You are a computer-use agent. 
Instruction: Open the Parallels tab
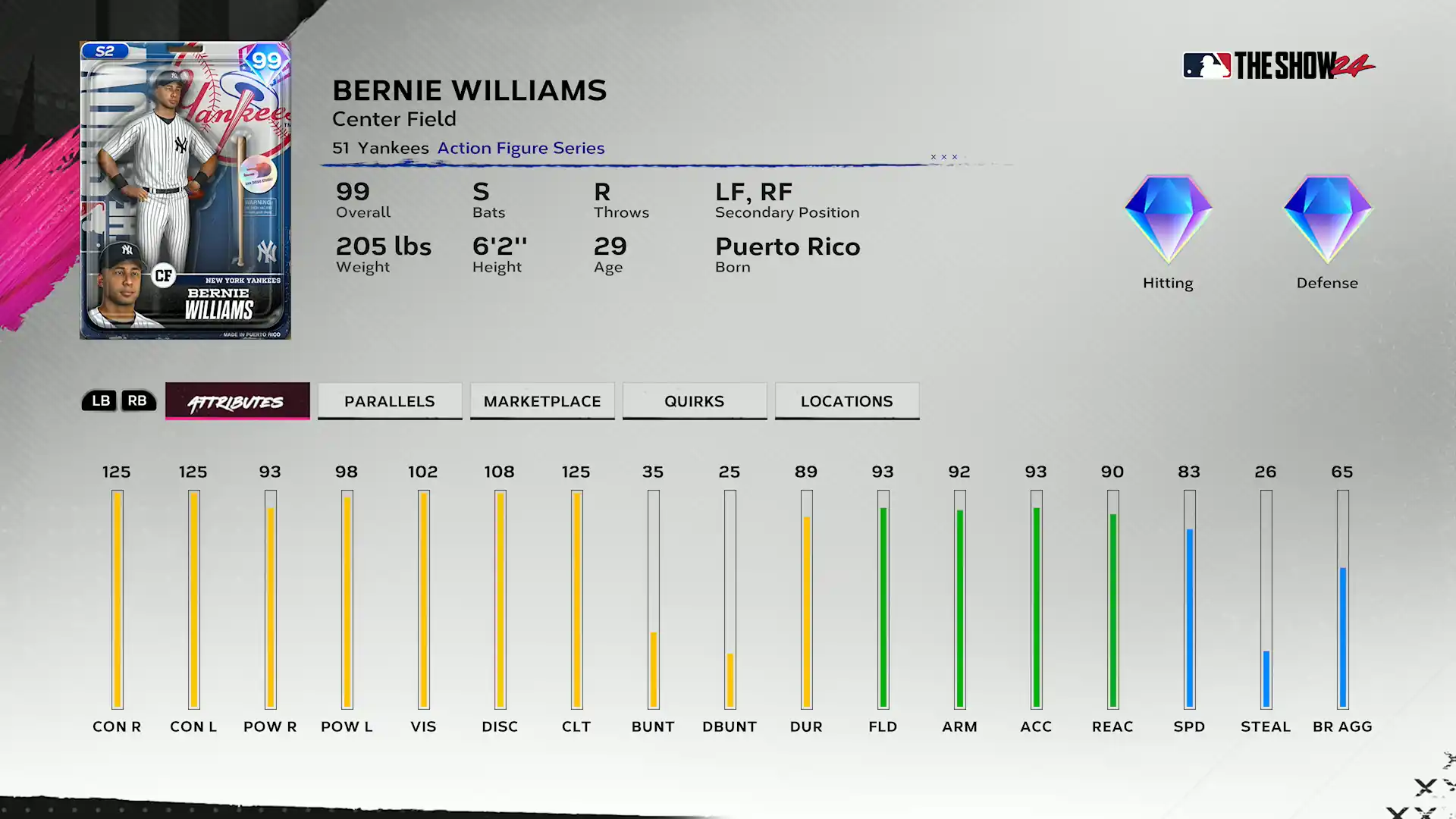(x=390, y=401)
